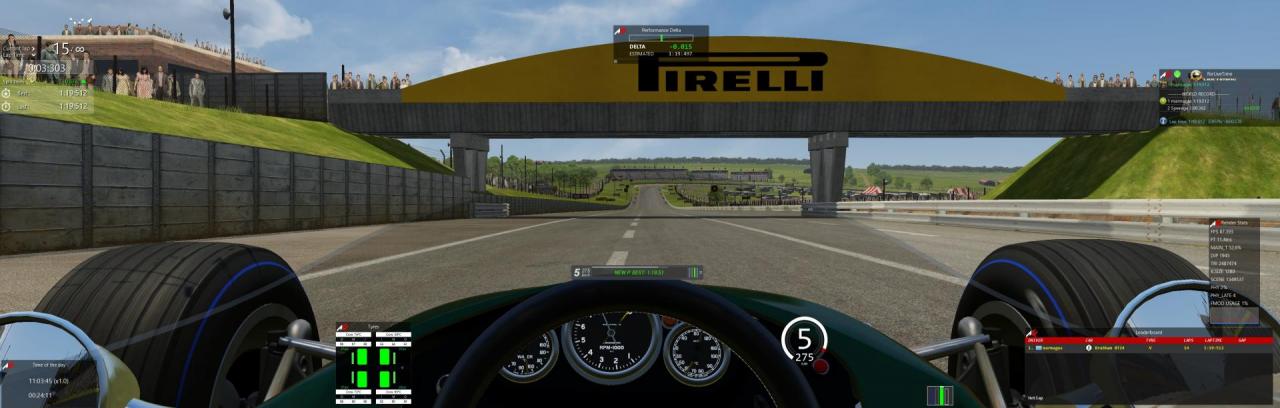Viewport: 1280px width, 408px height.
Task: Select the Tyres app title bar
Action: click(360, 326)
